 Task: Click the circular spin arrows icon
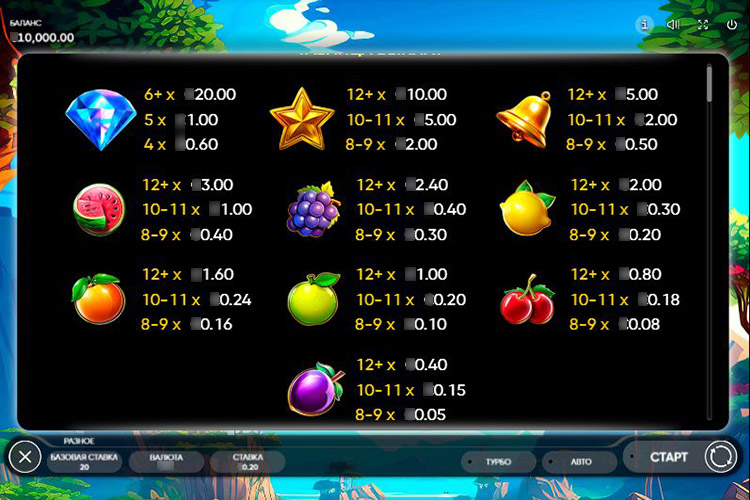coord(720,457)
